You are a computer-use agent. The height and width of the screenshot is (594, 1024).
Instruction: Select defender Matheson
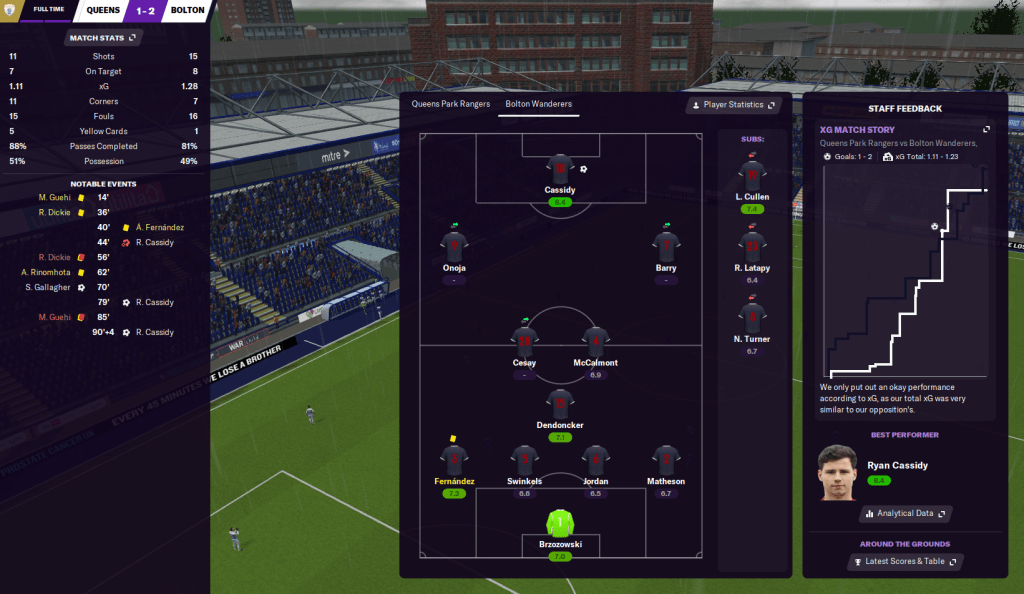[666, 461]
